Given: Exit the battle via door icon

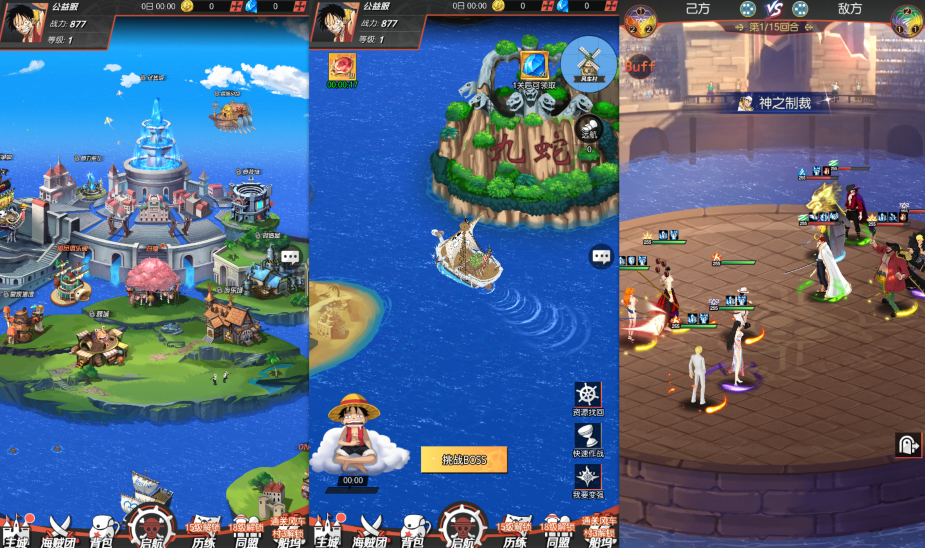Looking at the screenshot, I should [x=908, y=445].
